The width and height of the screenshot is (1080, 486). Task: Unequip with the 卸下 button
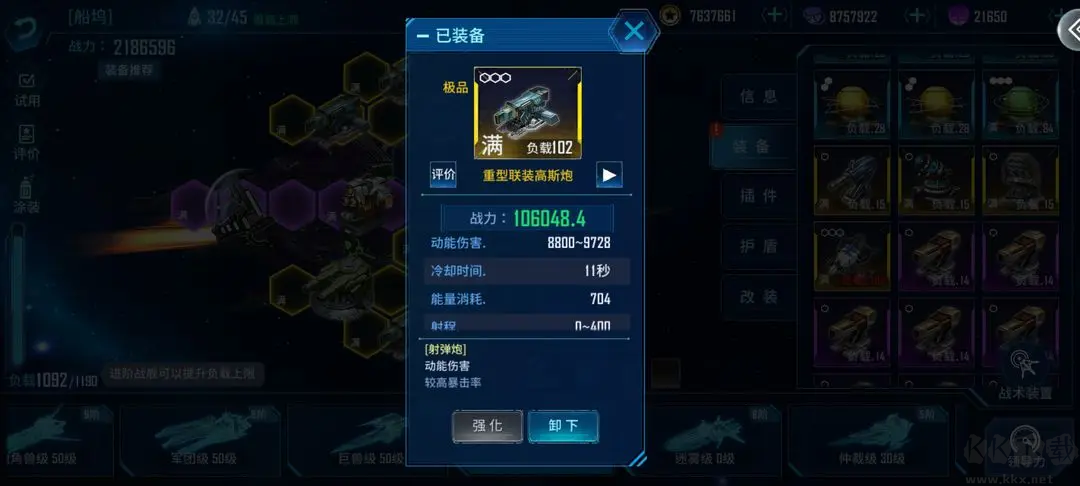click(x=563, y=425)
